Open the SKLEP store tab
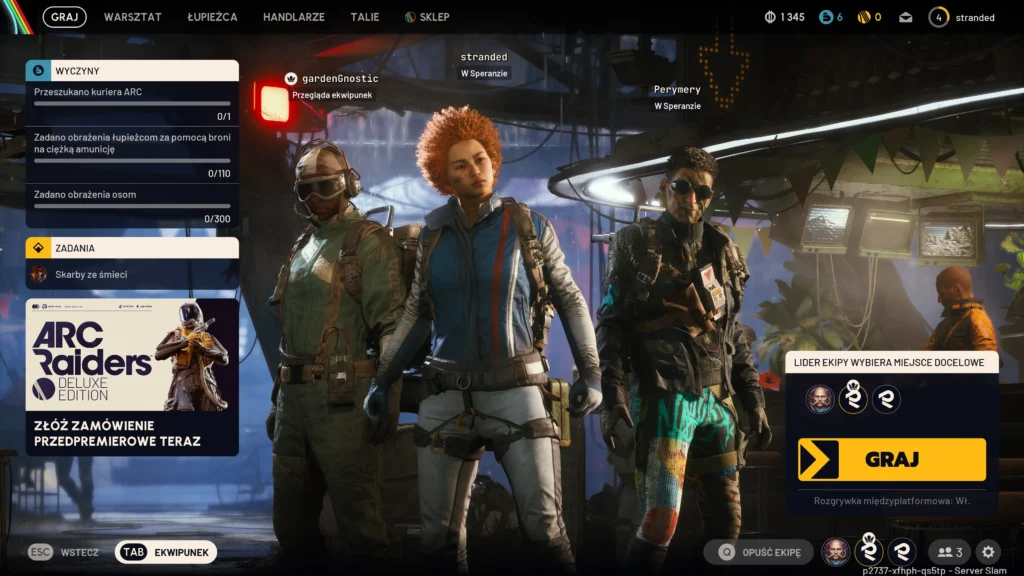The image size is (1024, 576). 427,17
